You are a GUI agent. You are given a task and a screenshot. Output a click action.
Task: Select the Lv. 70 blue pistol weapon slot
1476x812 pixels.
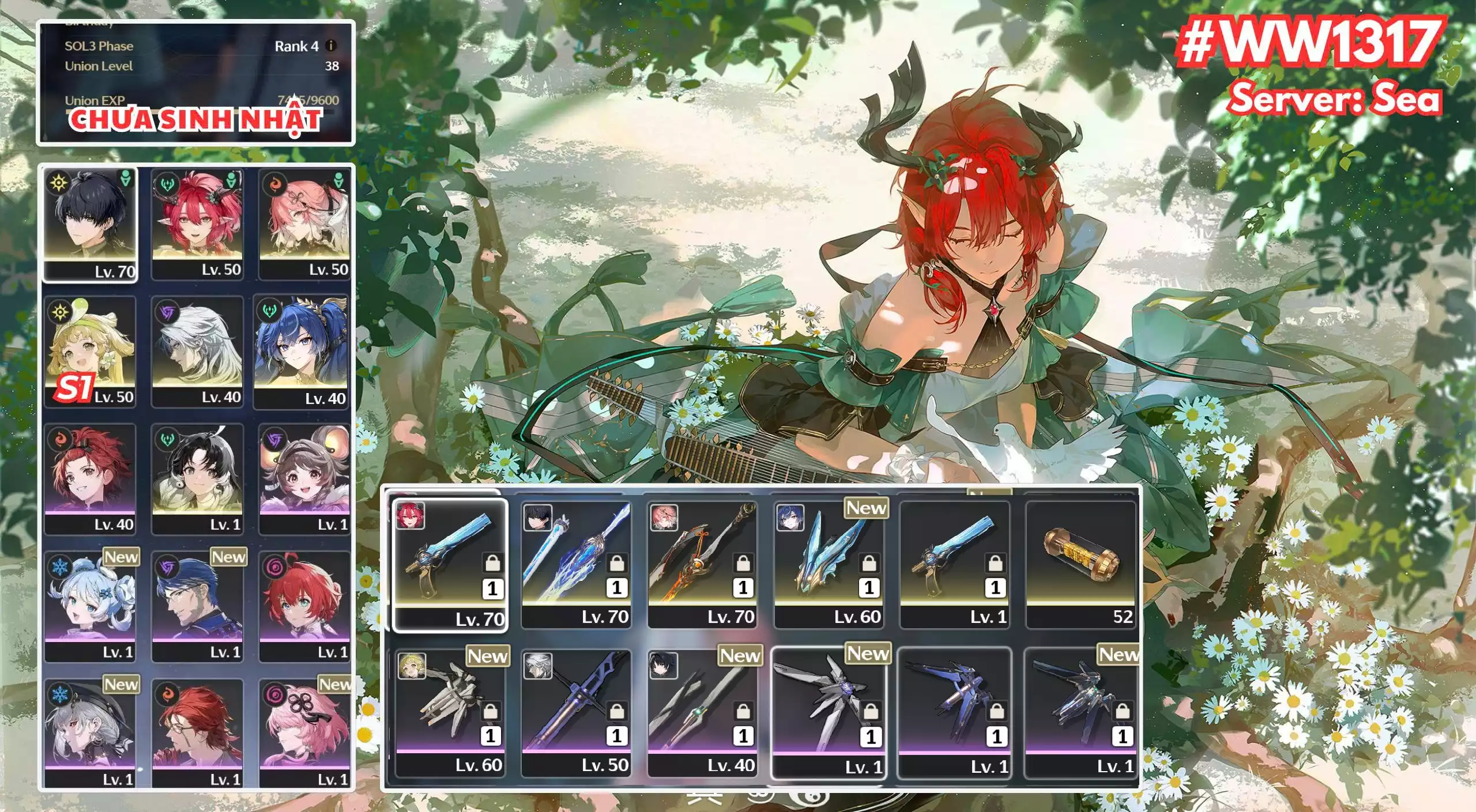[450, 565]
